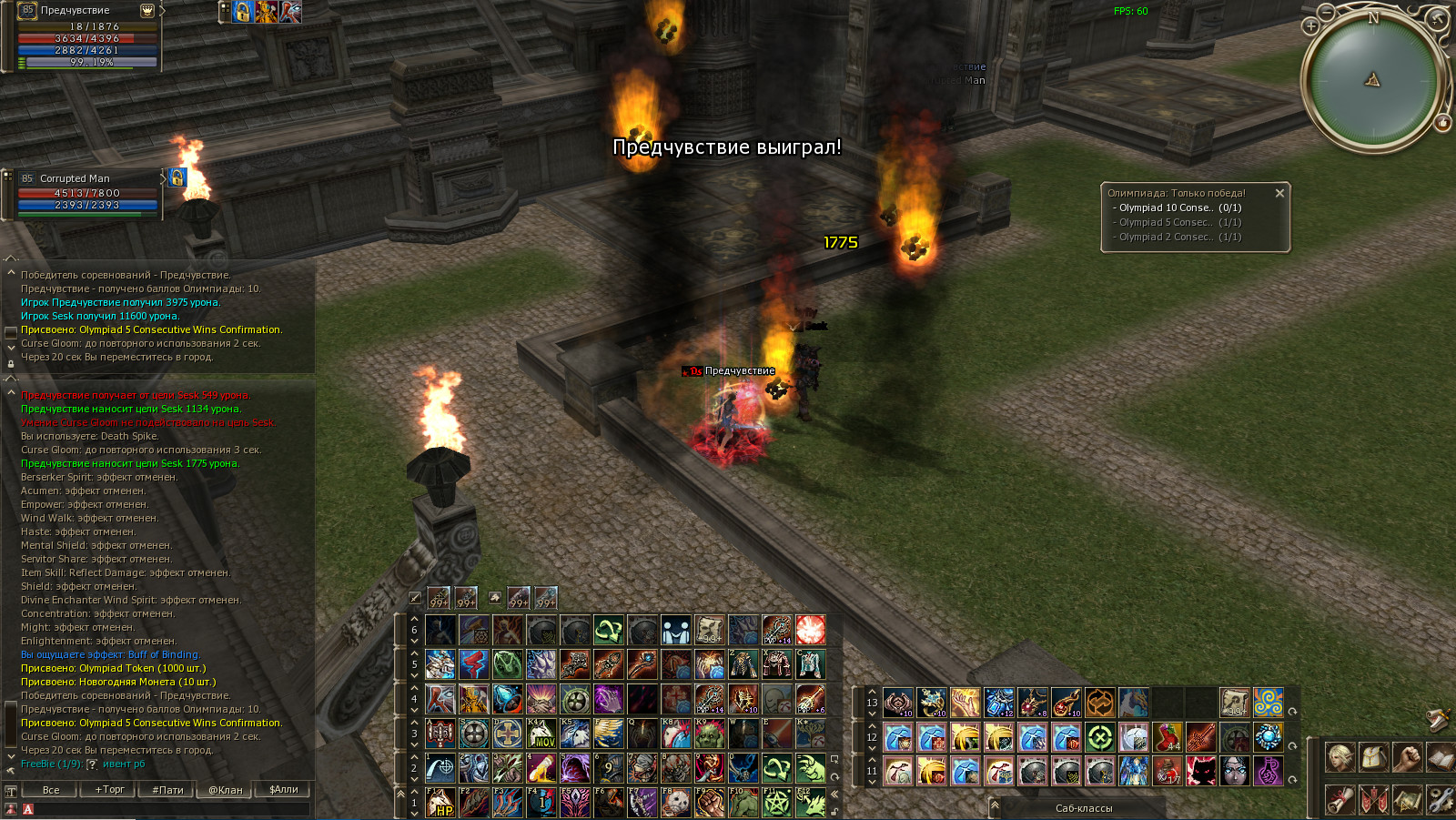
Task: Open the inventory backpack icon
Action: pyautogui.click(x=1373, y=756)
